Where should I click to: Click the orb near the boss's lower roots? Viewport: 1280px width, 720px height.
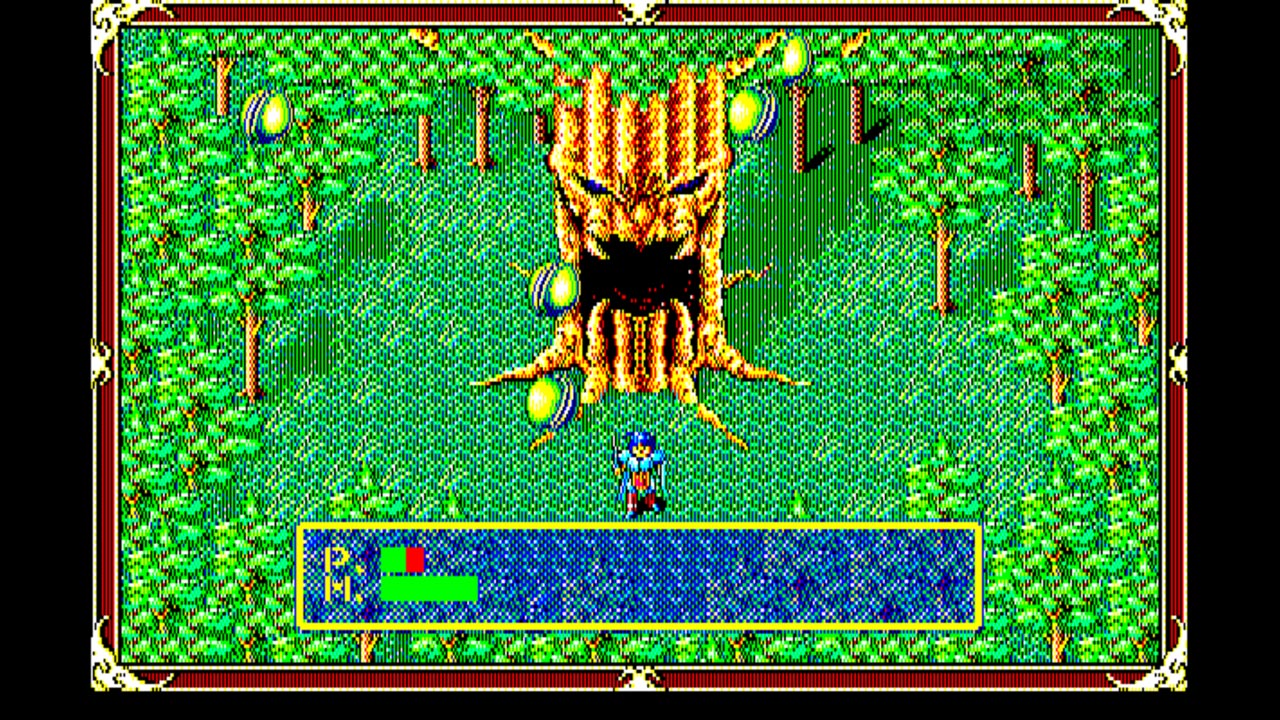point(543,402)
